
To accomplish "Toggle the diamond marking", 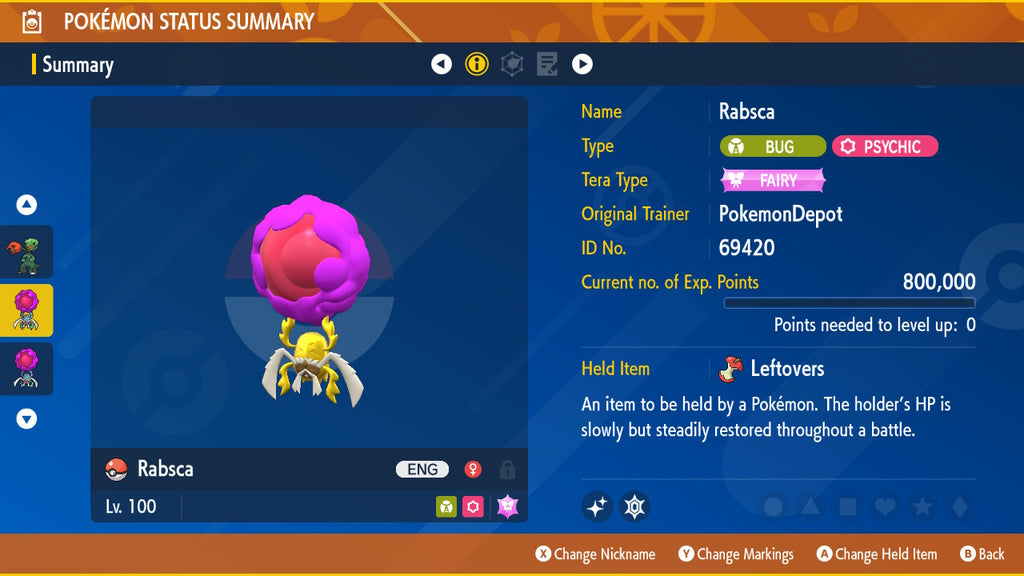I will click(x=959, y=507).
